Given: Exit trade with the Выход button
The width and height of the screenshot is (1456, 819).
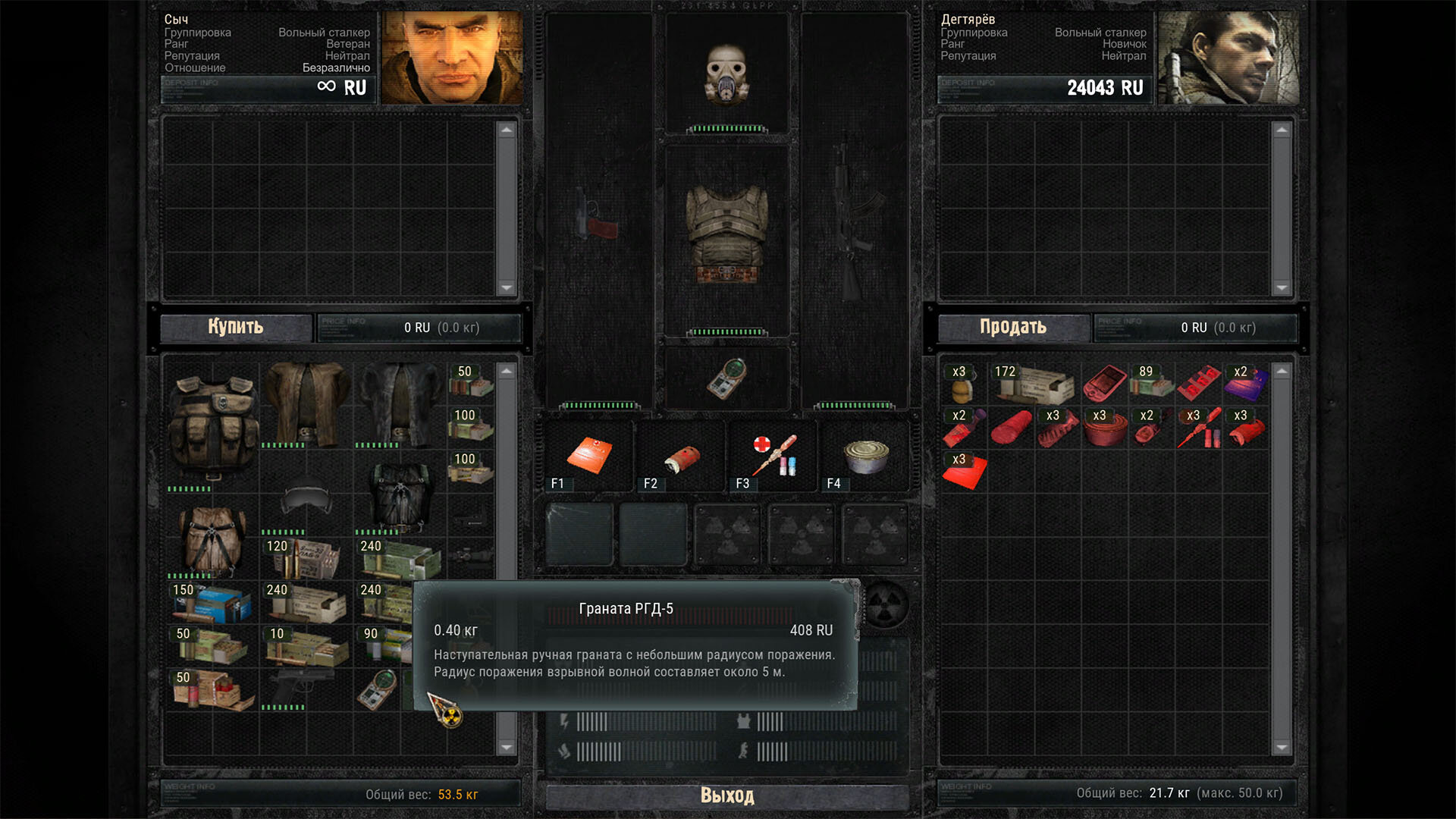Looking at the screenshot, I should pyautogui.click(x=726, y=795).
